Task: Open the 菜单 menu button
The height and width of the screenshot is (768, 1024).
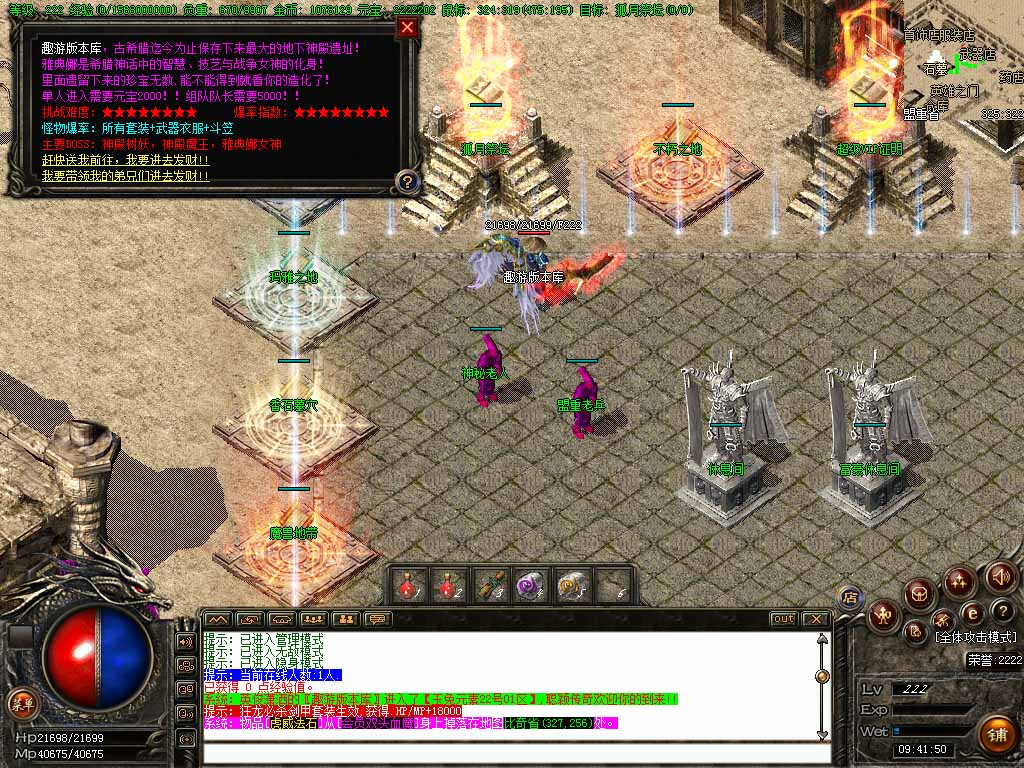Action: (22, 703)
